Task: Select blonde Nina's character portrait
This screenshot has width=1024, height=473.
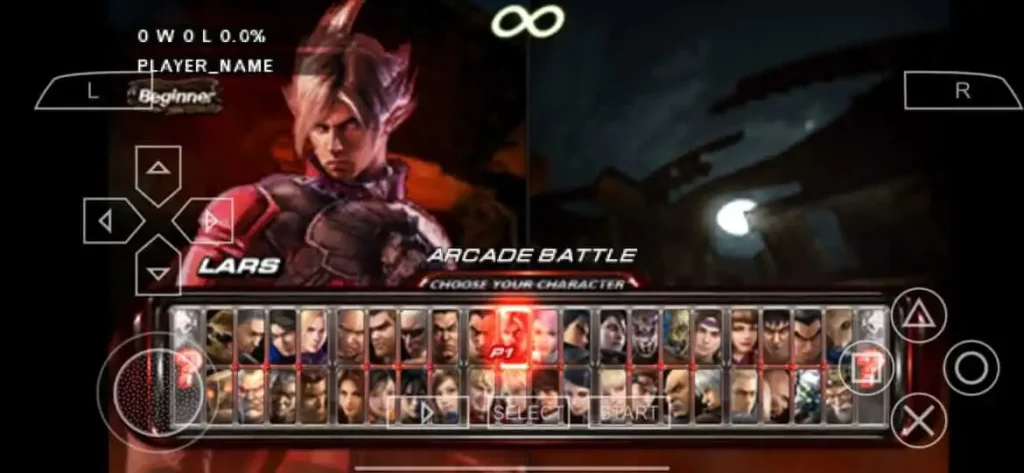Action: click(x=314, y=335)
